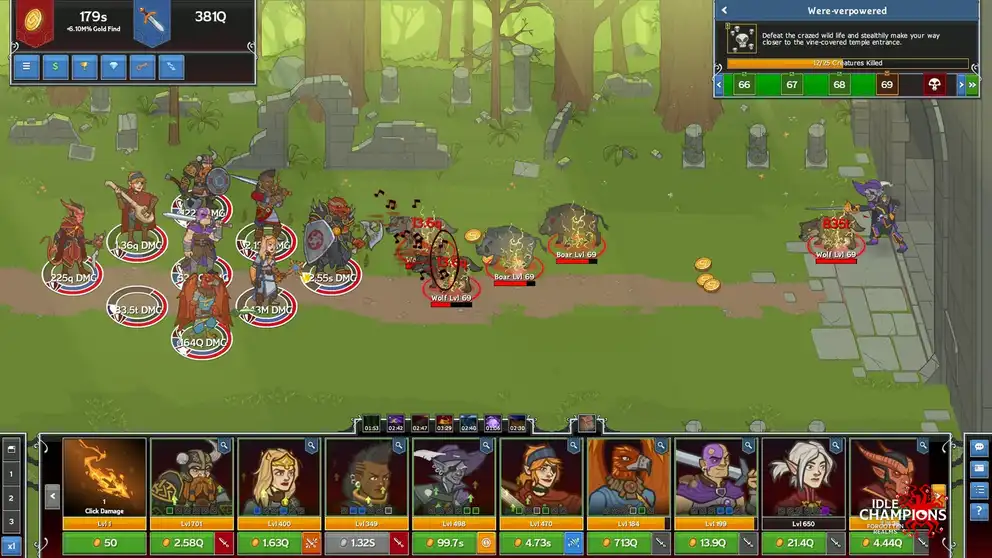Go back from the Were-verpowered objective panel

pyautogui.click(x=724, y=11)
